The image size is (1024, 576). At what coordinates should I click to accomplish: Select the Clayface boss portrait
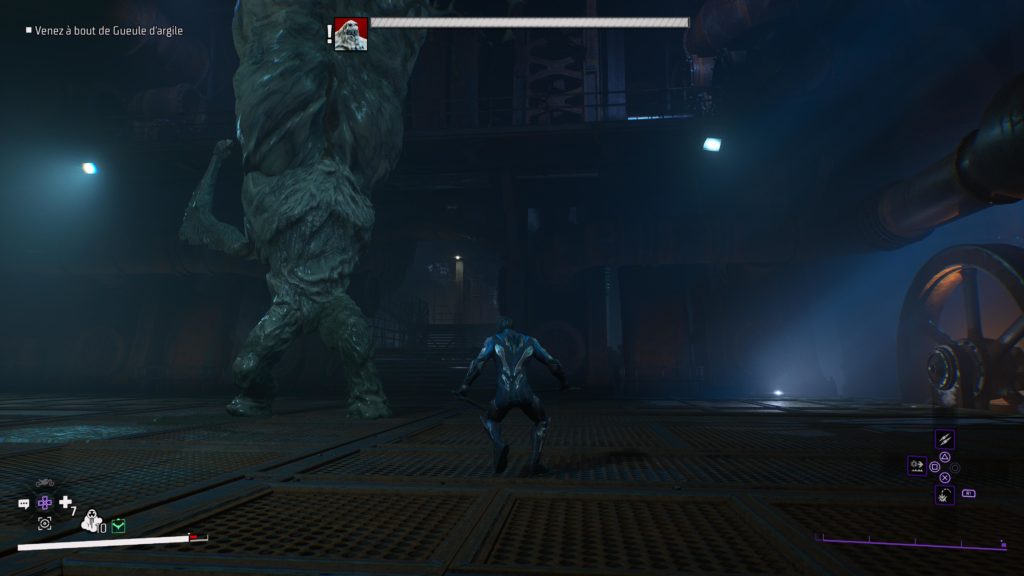point(350,34)
